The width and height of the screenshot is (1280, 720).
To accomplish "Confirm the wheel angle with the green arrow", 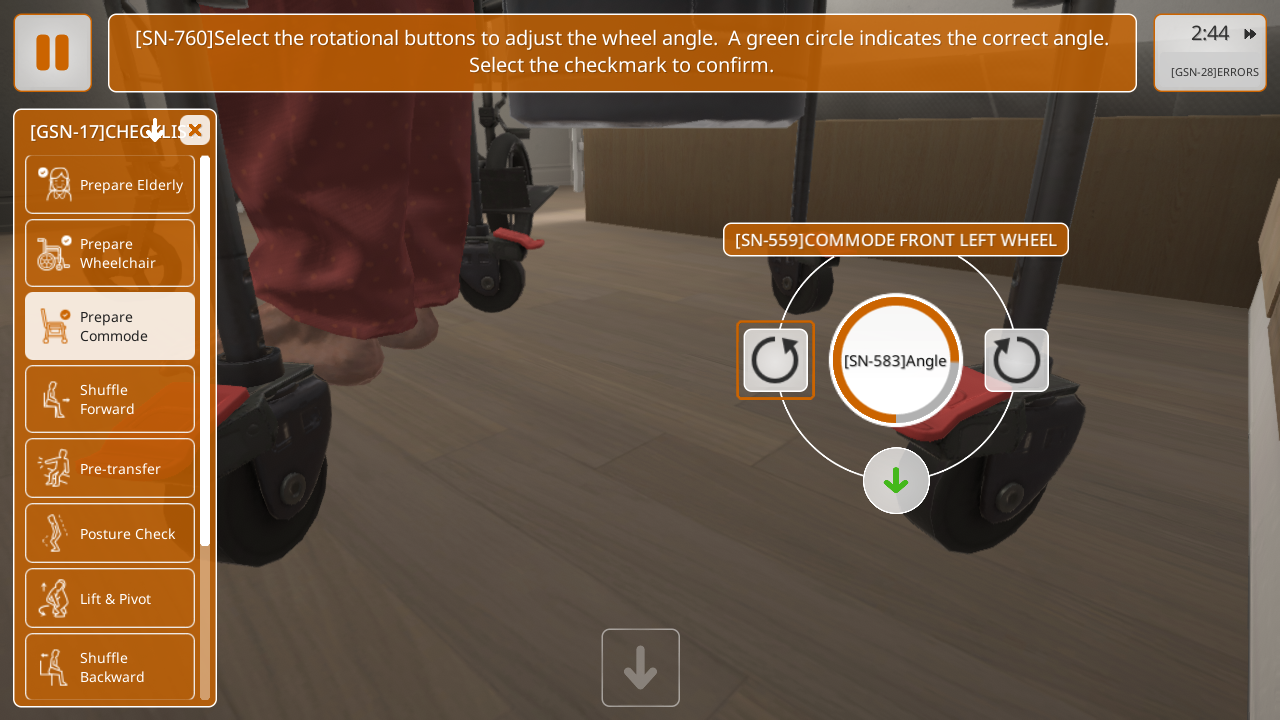I will (896, 481).
